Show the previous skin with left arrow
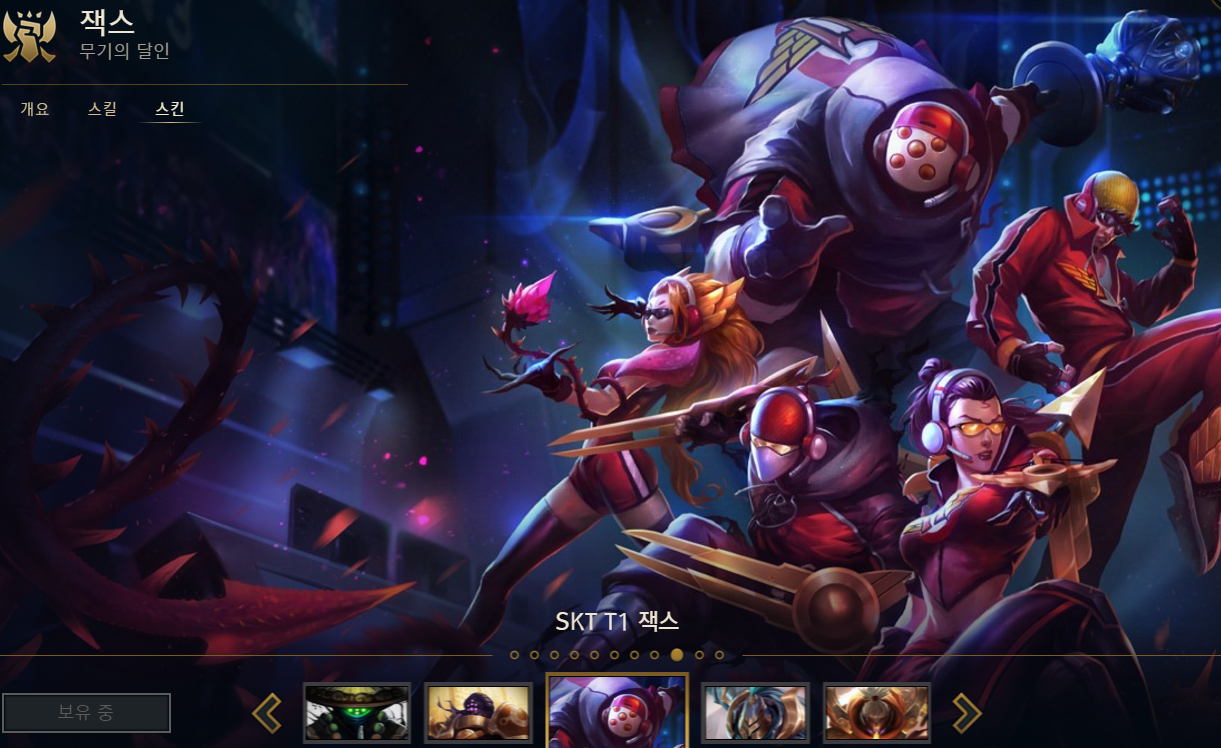 (x=267, y=713)
